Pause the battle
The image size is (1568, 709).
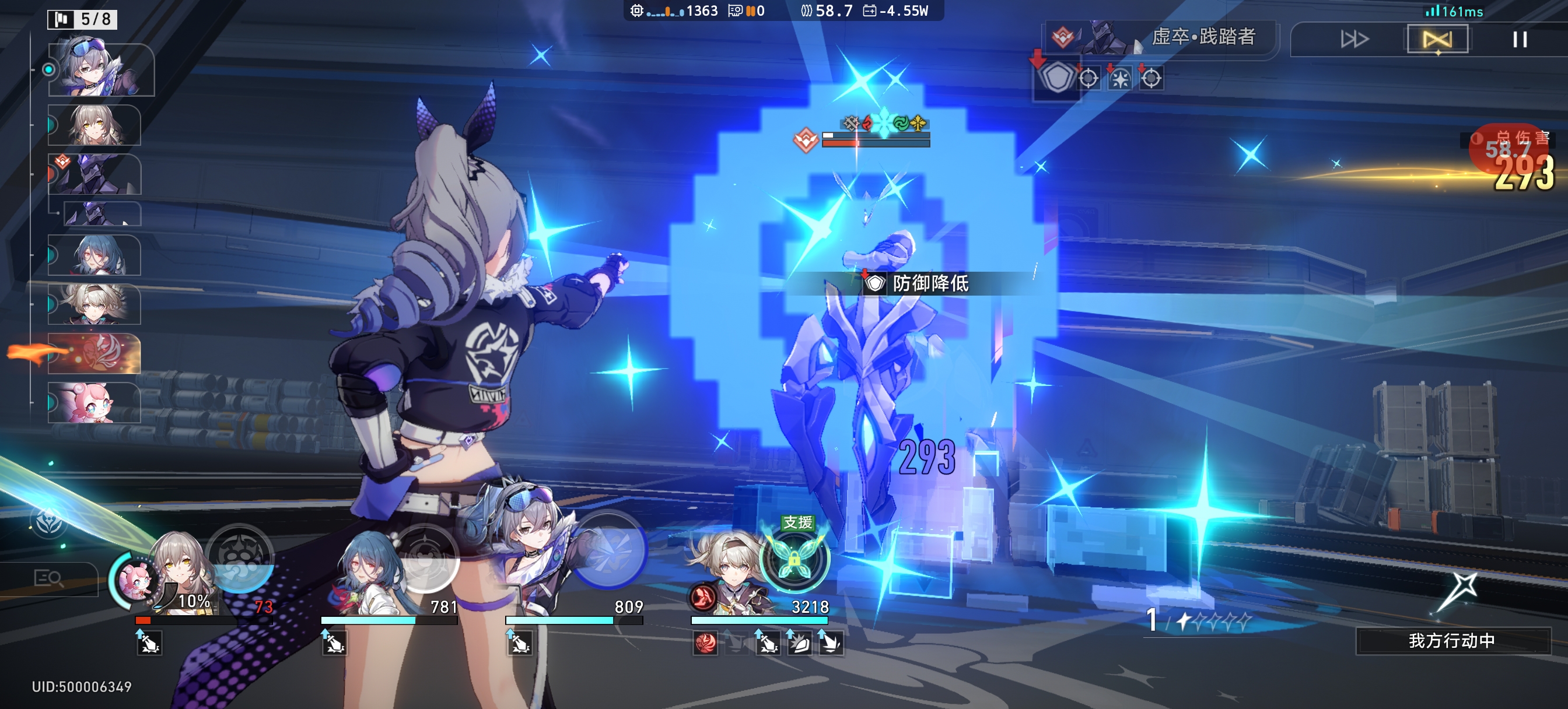1520,40
